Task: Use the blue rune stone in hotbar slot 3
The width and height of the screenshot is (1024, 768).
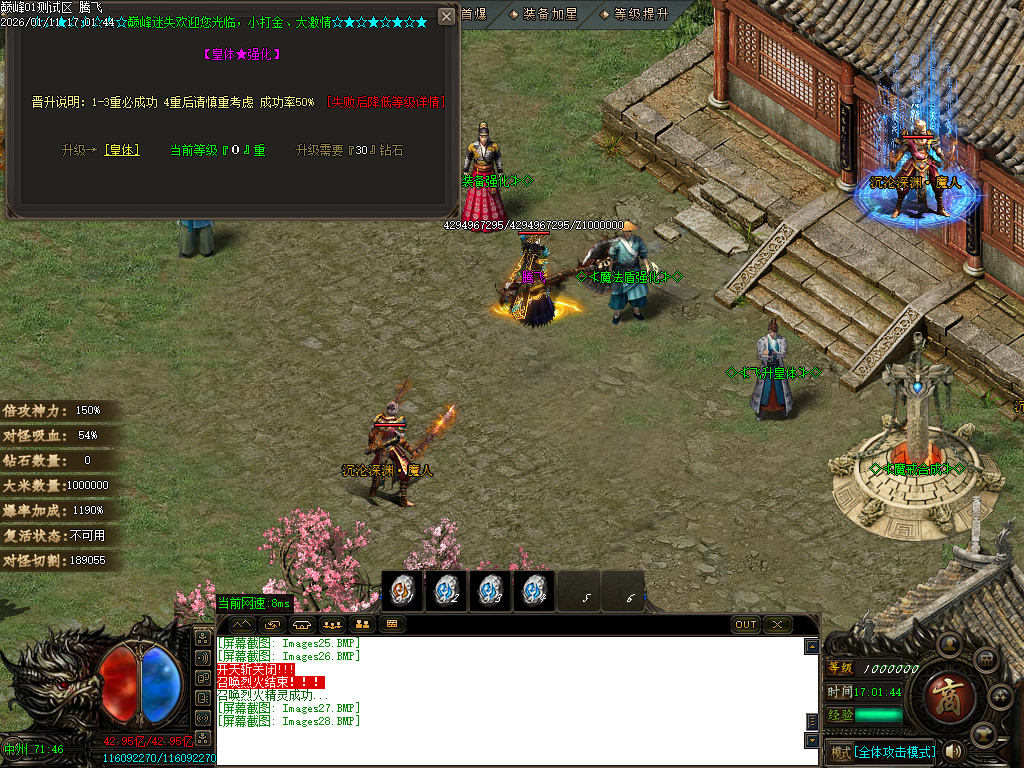Action: (x=491, y=591)
